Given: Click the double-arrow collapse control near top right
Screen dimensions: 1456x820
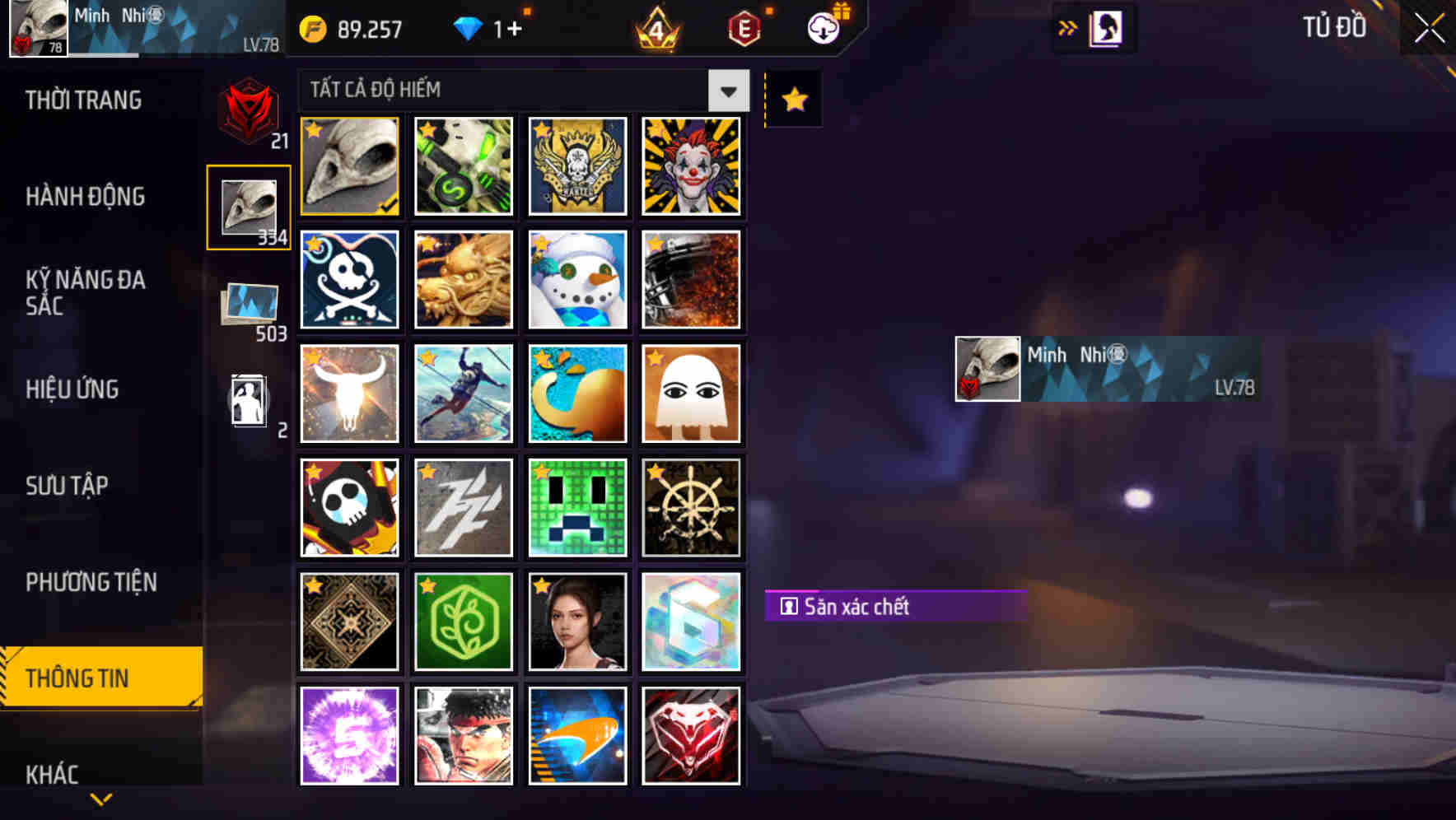Looking at the screenshot, I should pos(1067,27).
